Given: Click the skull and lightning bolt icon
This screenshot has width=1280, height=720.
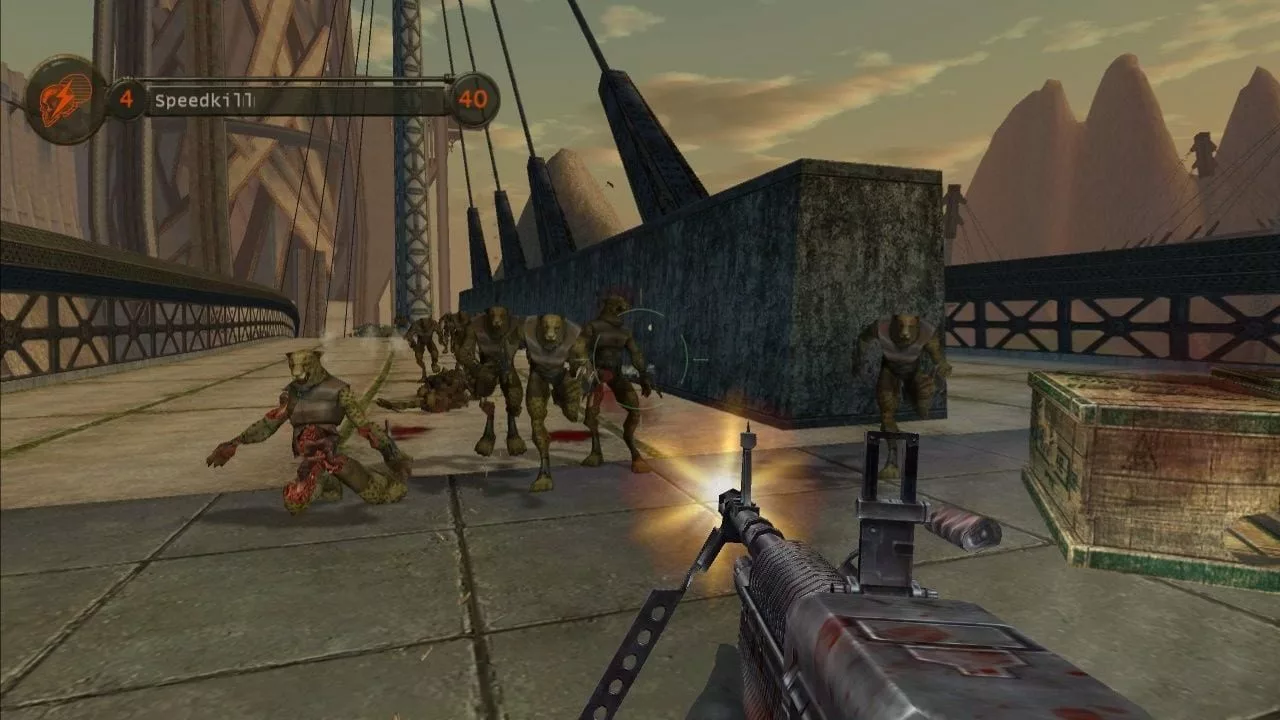Looking at the screenshot, I should [x=66, y=99].
